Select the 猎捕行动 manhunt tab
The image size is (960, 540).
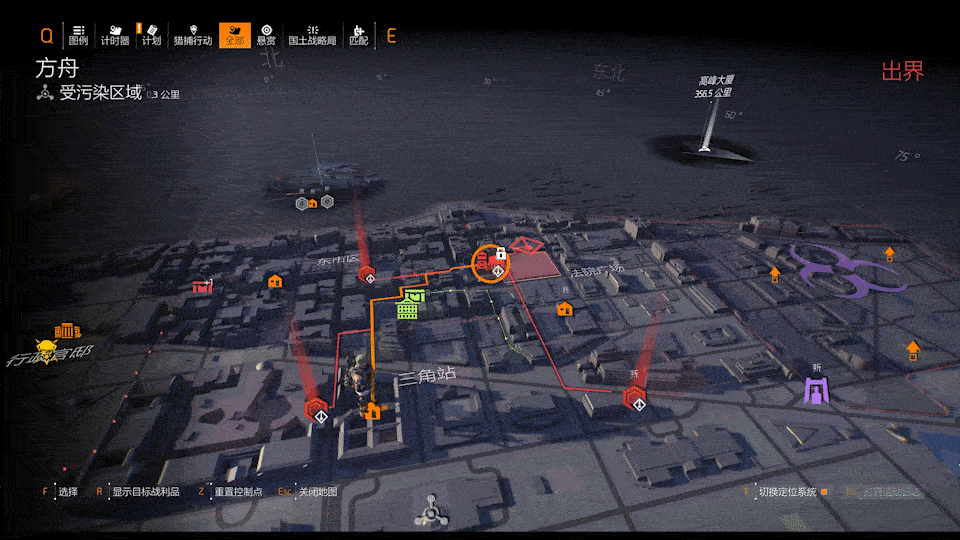(x=192, y=35)
